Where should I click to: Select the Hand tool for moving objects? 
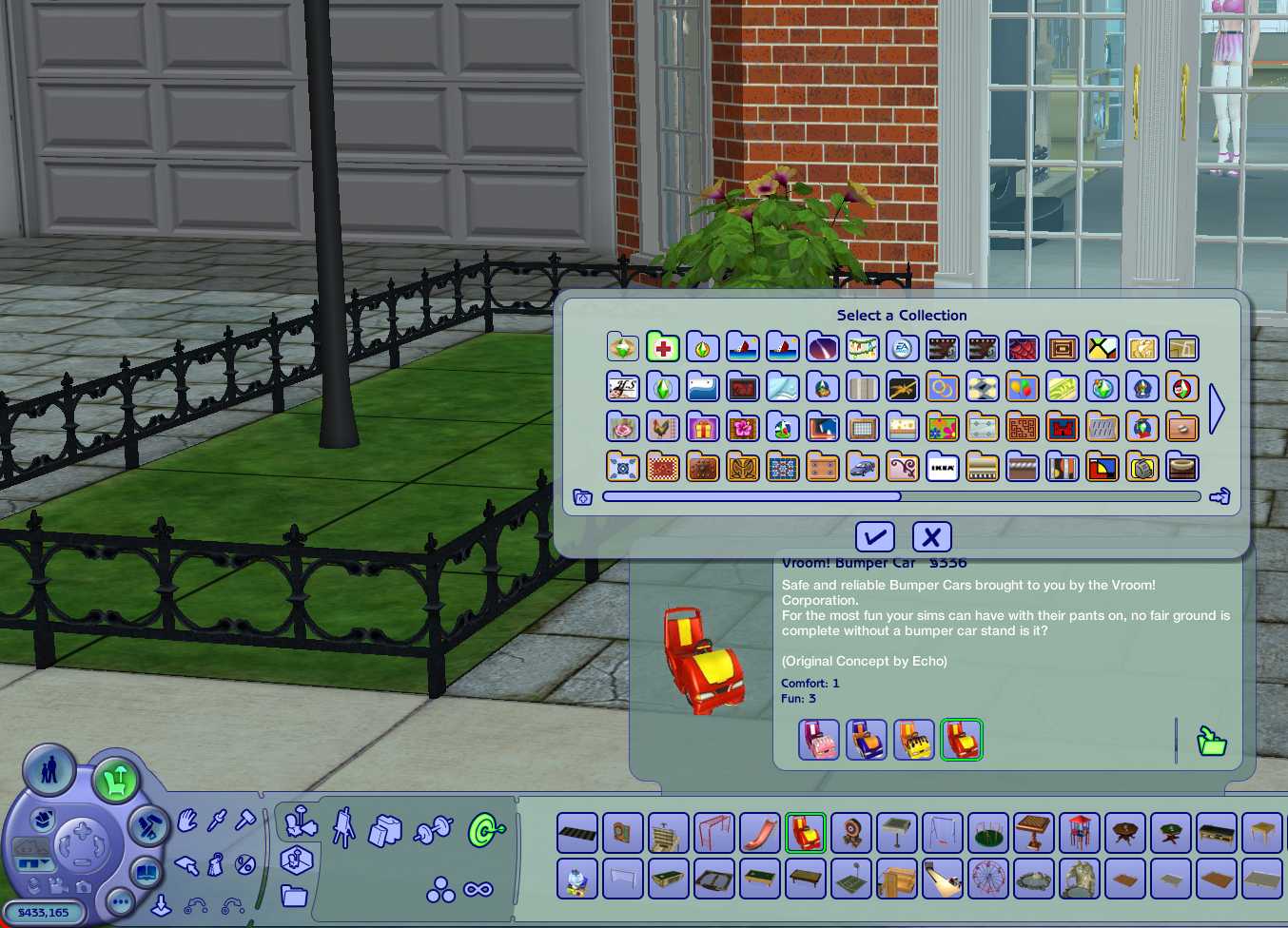185,819
